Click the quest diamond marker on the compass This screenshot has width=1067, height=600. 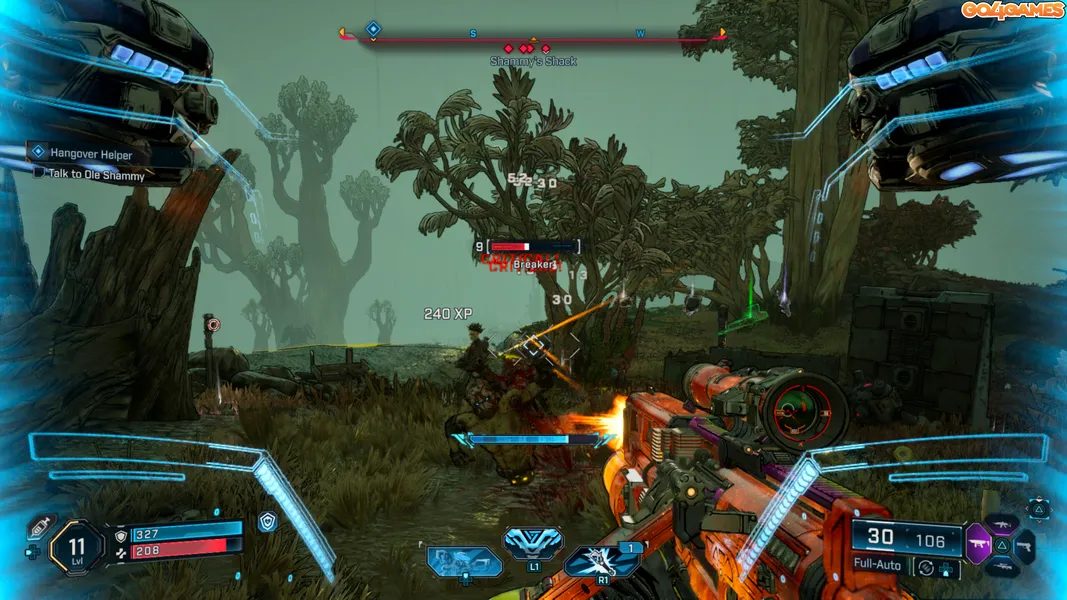click(373, 30)
